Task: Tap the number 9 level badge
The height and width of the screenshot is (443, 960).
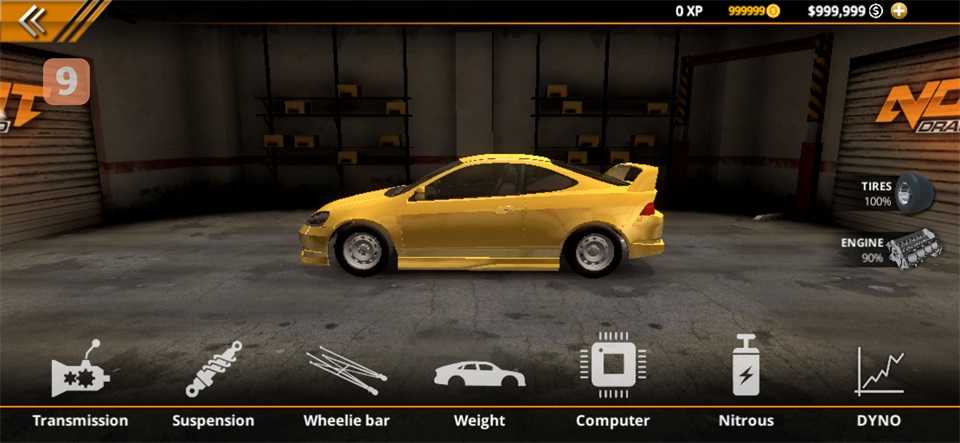Action: [66, 82]
